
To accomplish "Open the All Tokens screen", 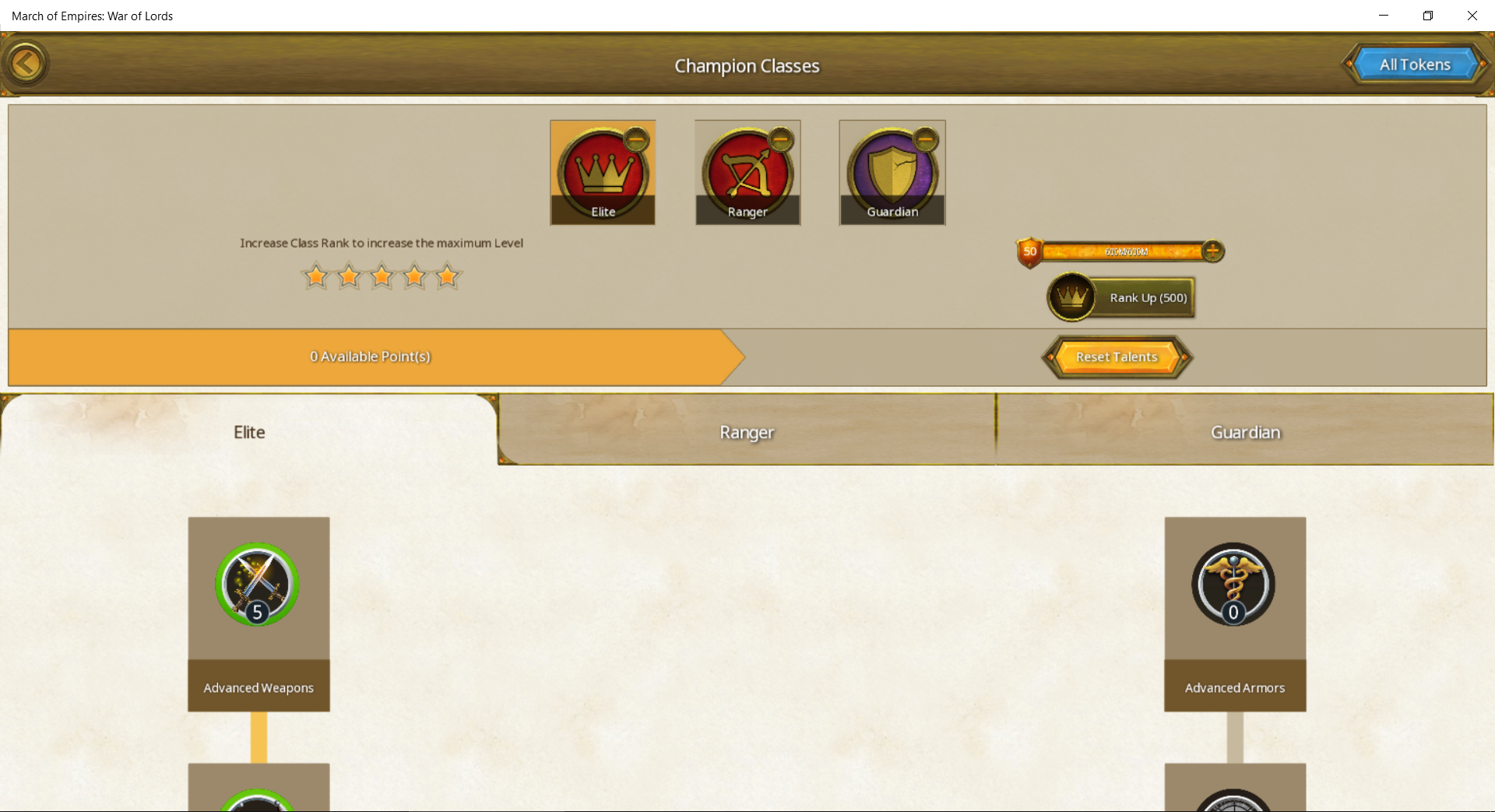I will click(1415, 65).
